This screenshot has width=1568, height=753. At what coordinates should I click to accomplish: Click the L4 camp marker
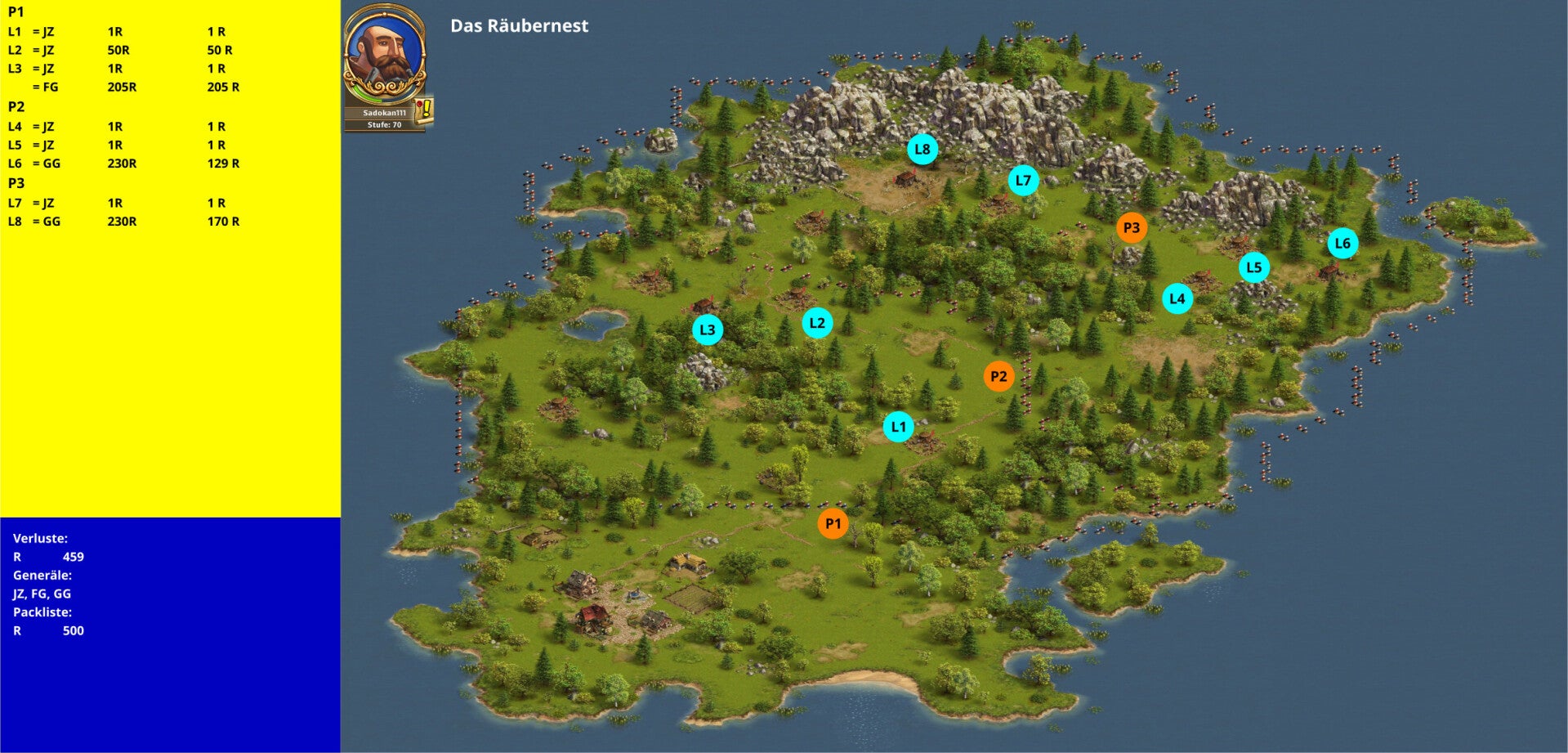(1177, 298)
